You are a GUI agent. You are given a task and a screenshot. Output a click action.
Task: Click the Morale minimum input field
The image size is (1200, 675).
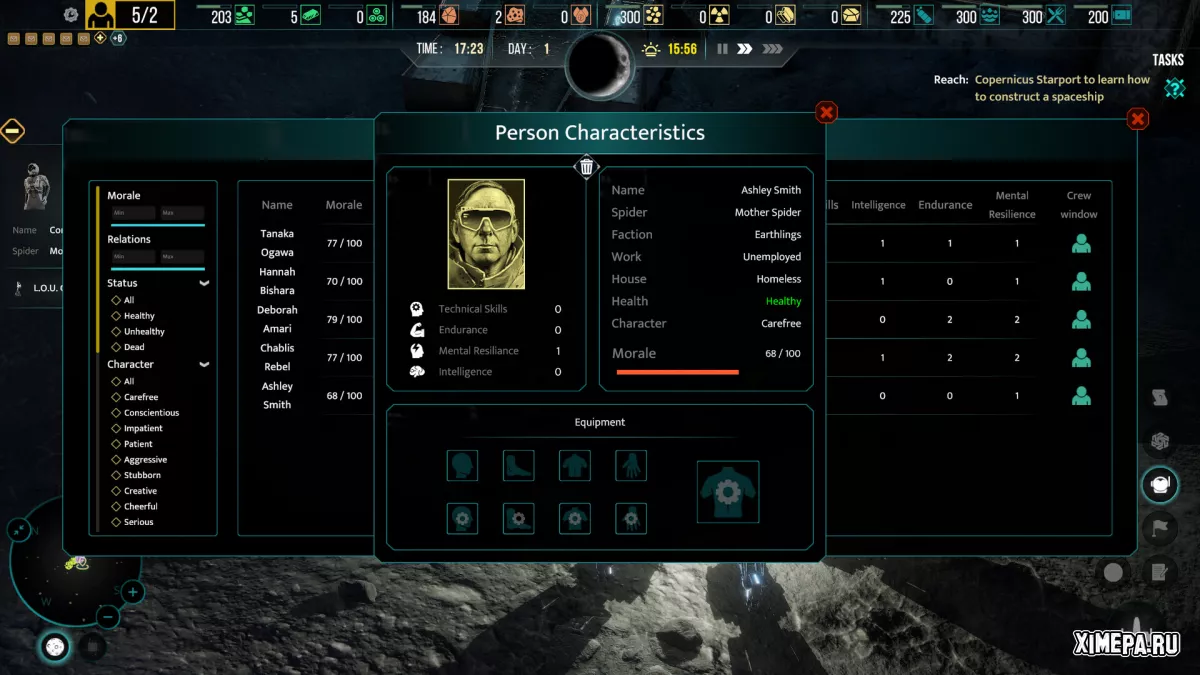coord(133,213)
